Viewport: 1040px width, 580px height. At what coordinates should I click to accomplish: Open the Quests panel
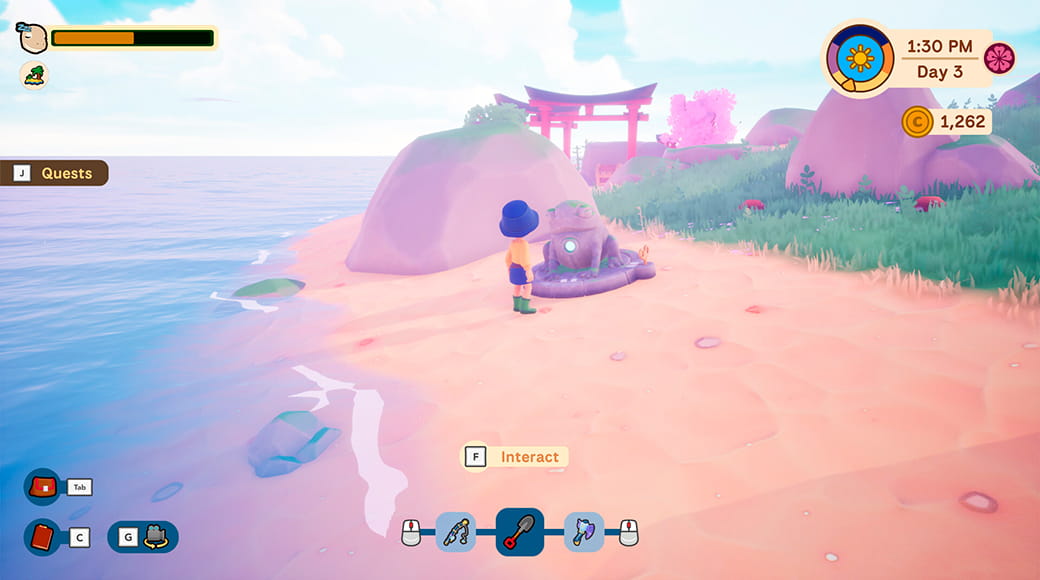click(55, 173)
